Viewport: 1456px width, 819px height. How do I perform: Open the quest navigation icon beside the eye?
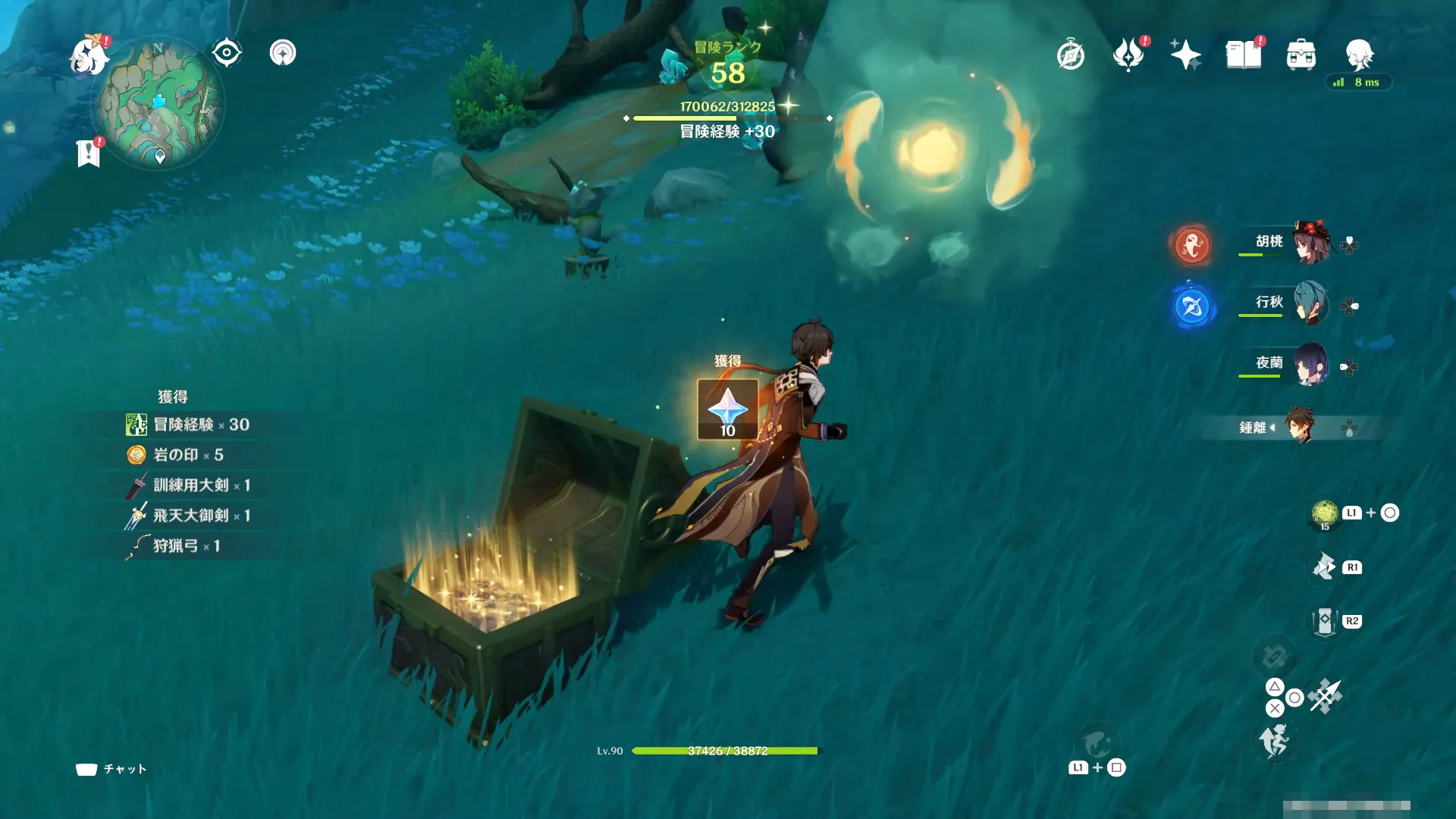[283, 53]
